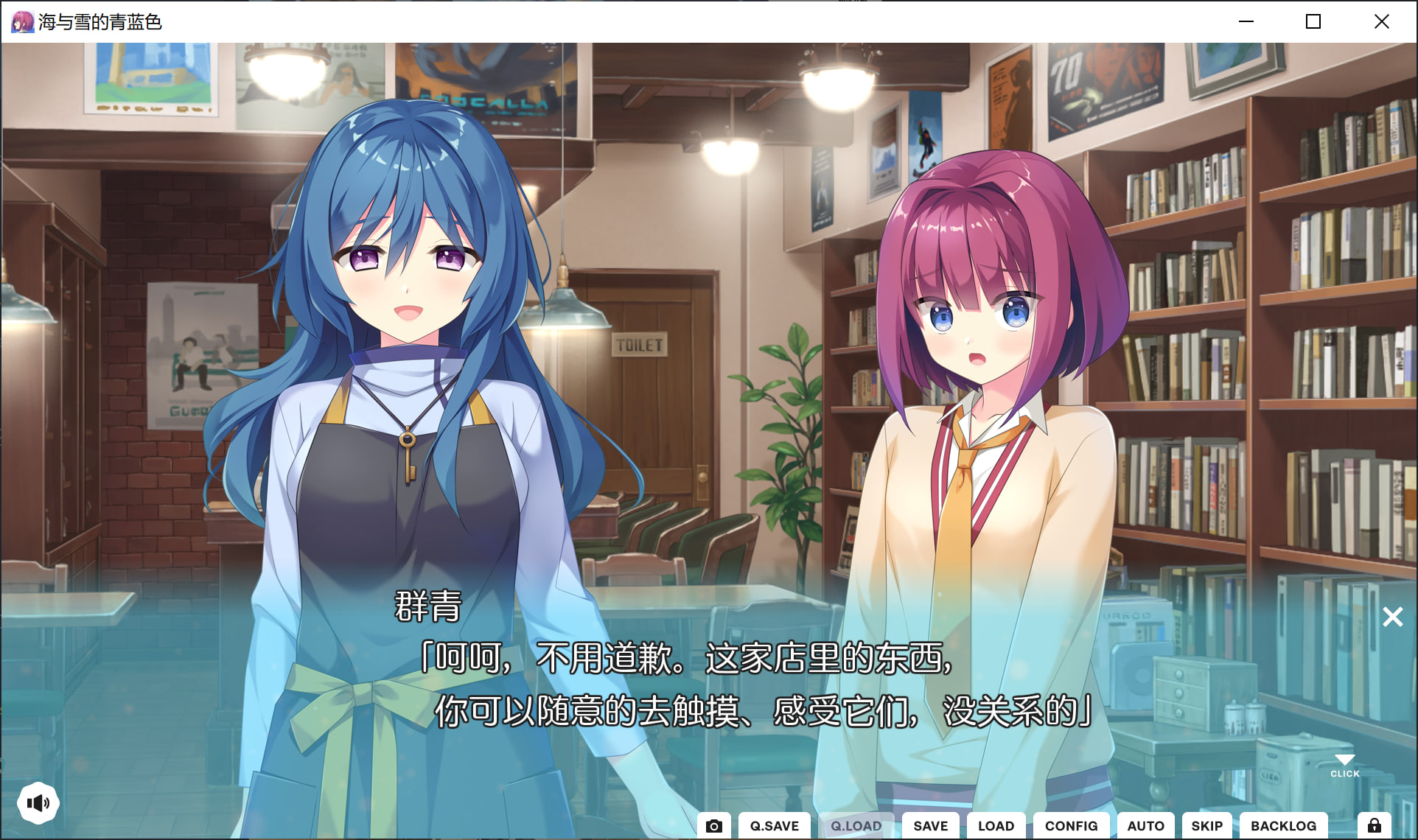Show the BACKLOG history
The image size is (1418, 840).
point(1283,825)
